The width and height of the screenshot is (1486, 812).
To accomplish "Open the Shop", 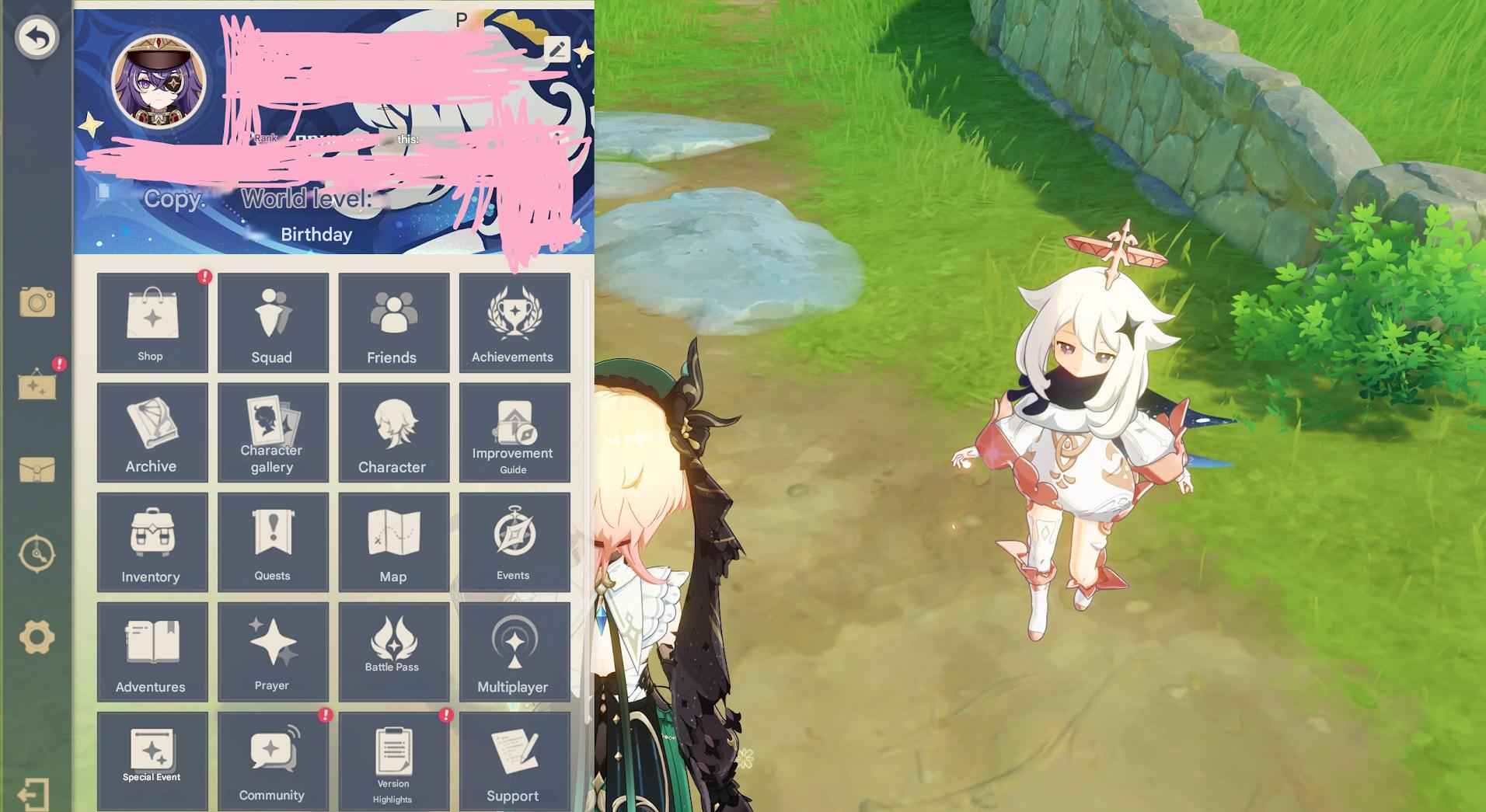I will coord(151,322).
